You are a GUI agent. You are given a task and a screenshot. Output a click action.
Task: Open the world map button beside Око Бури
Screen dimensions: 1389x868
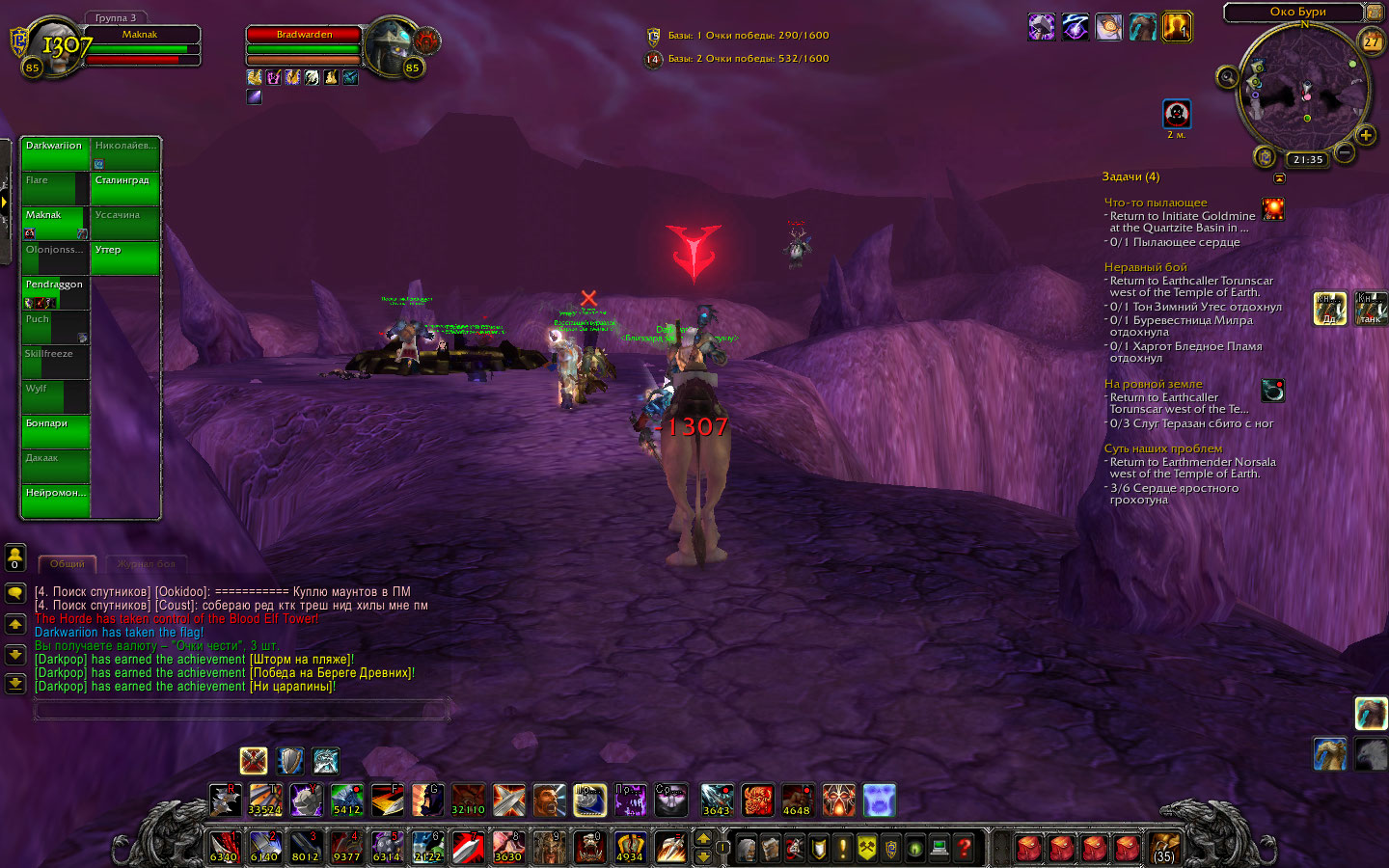coord(1374,13)
